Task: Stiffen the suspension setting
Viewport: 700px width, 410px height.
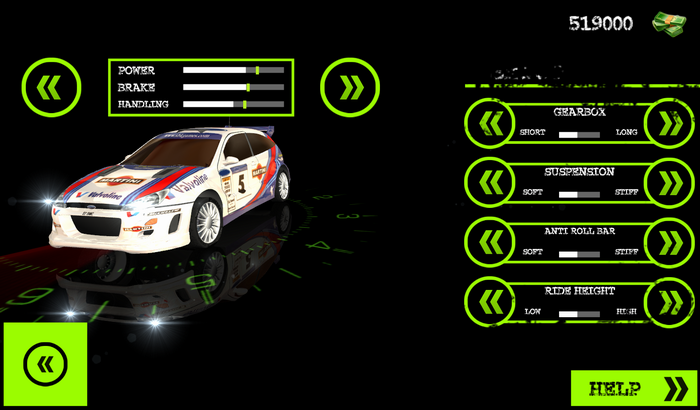Action: (664, 182)
